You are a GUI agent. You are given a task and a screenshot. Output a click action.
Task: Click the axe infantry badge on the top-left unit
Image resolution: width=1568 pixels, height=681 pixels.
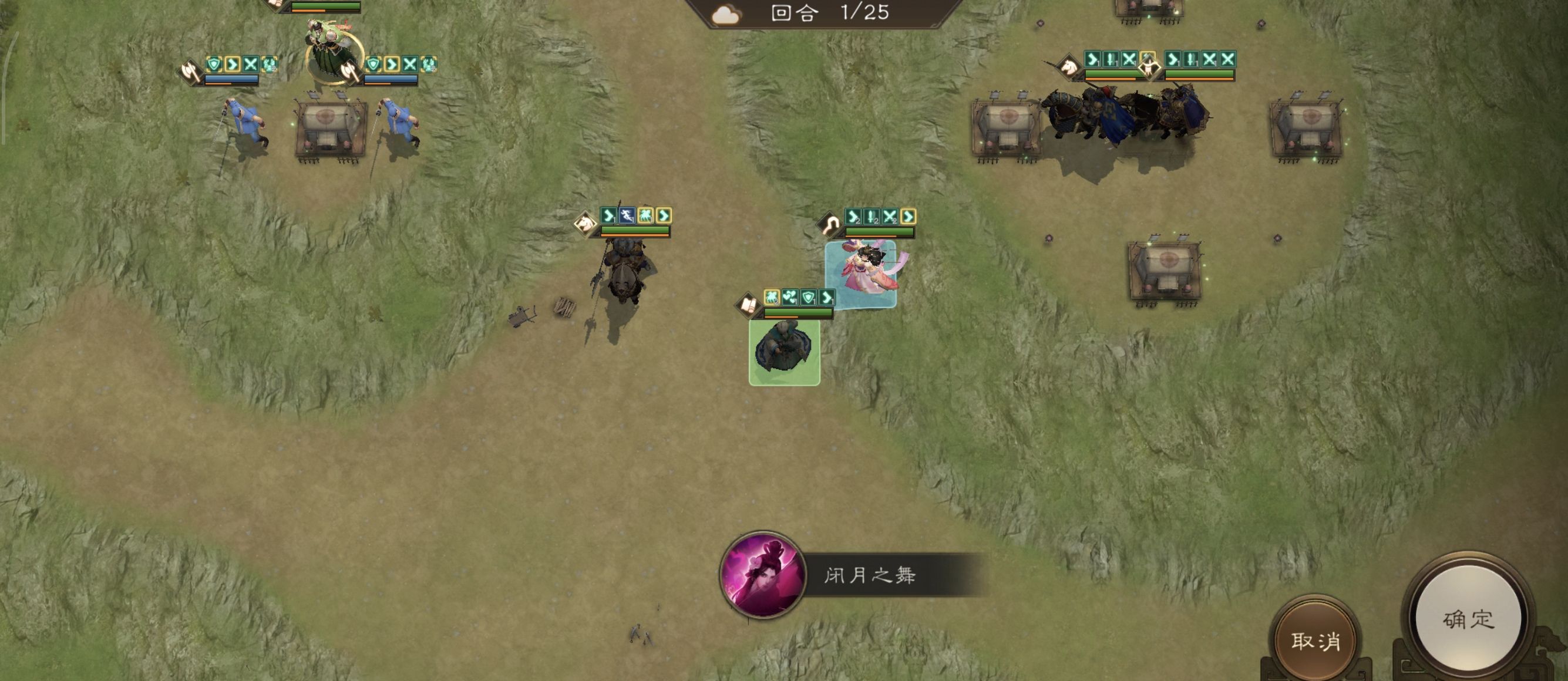coord(189,72)
